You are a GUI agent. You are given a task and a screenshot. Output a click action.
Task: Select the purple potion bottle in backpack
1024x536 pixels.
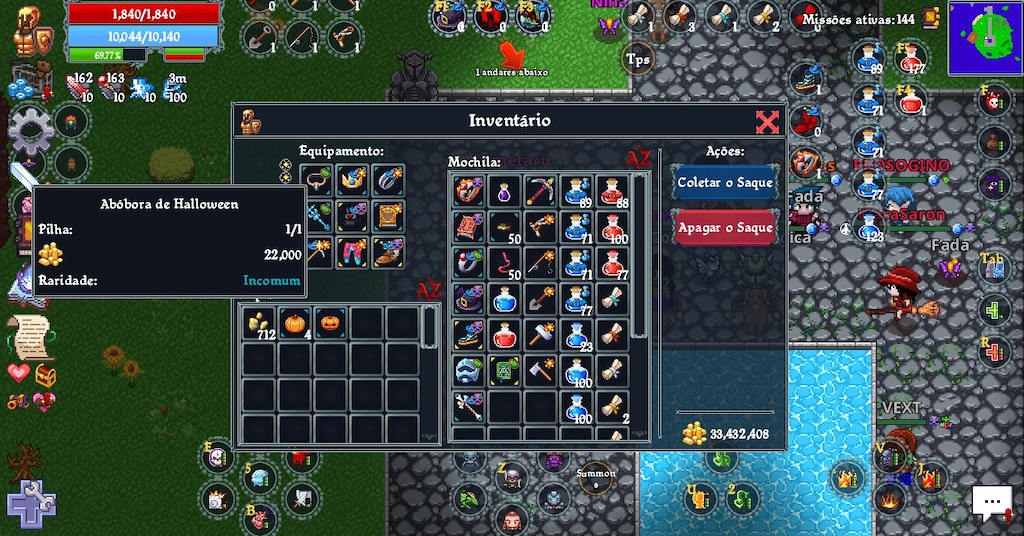pyautogui.click(x=505, y=191)
